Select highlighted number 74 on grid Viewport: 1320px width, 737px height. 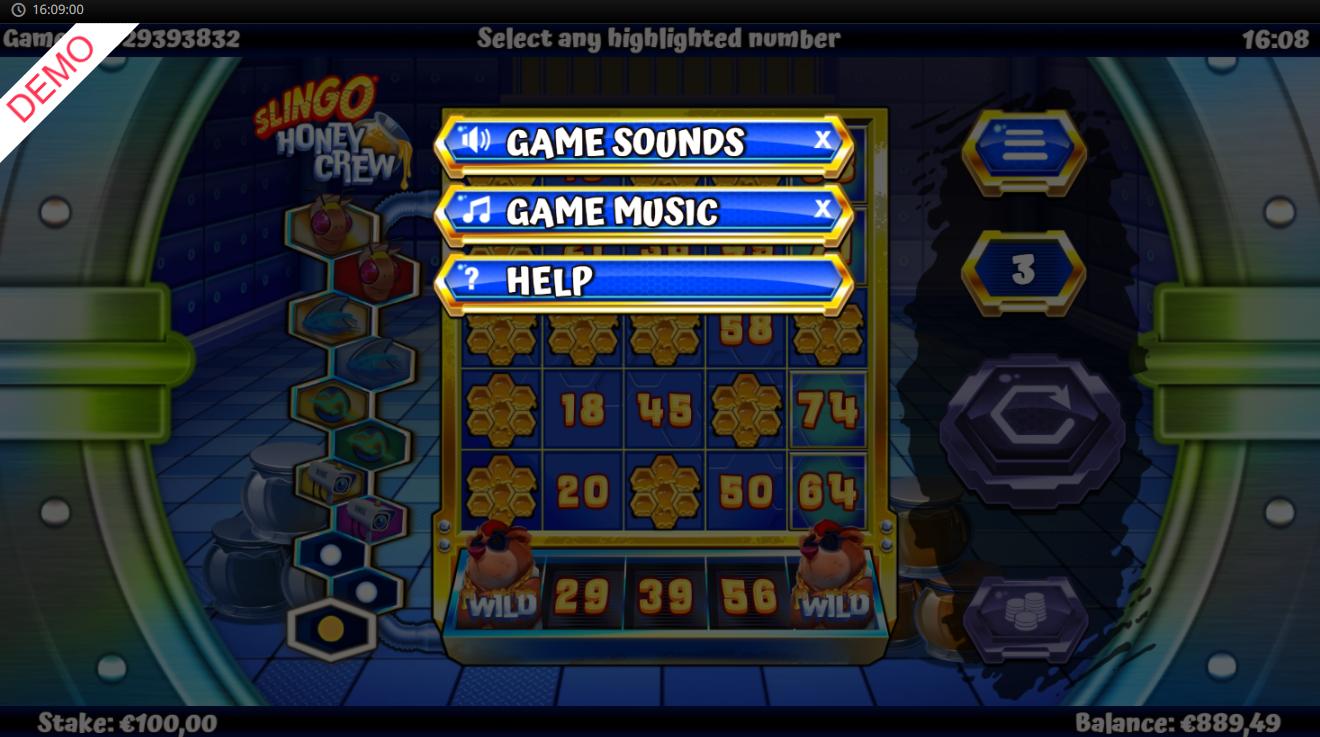click(828, 410)
